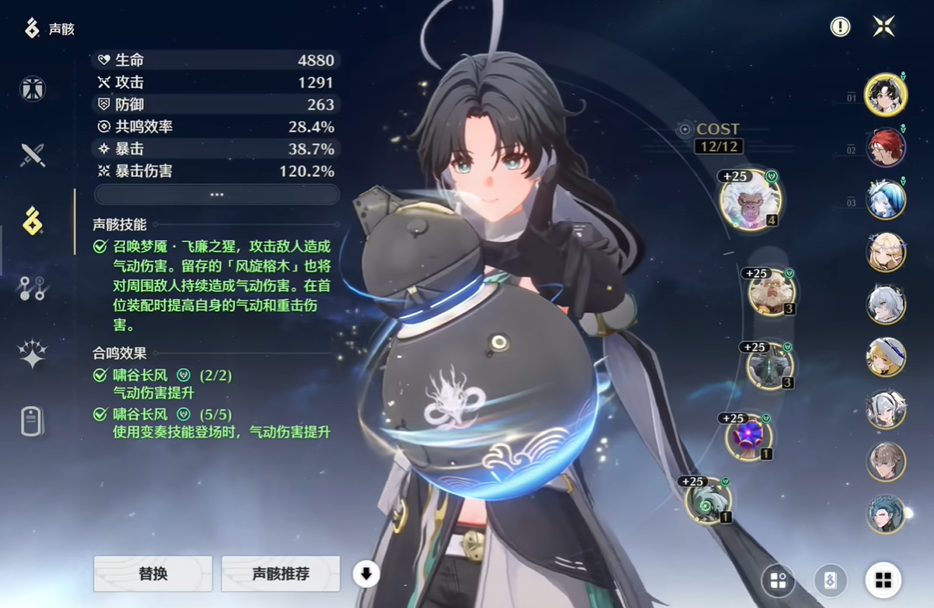
Task: Expand the full stats list with the ellipsis
Action: click(216, 194)
